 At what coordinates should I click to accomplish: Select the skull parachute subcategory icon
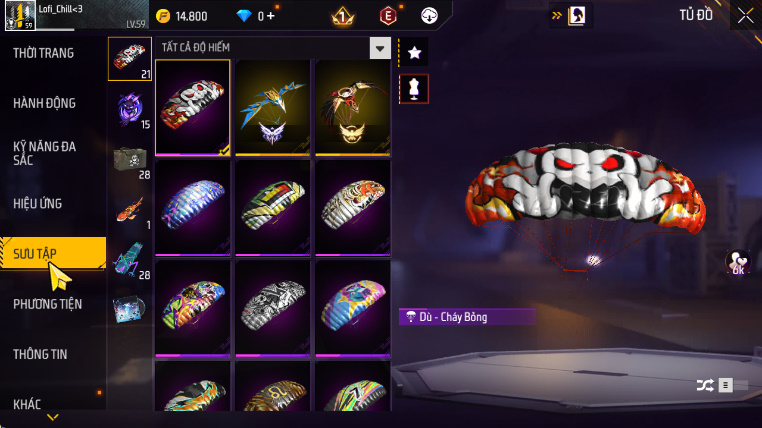130,59
